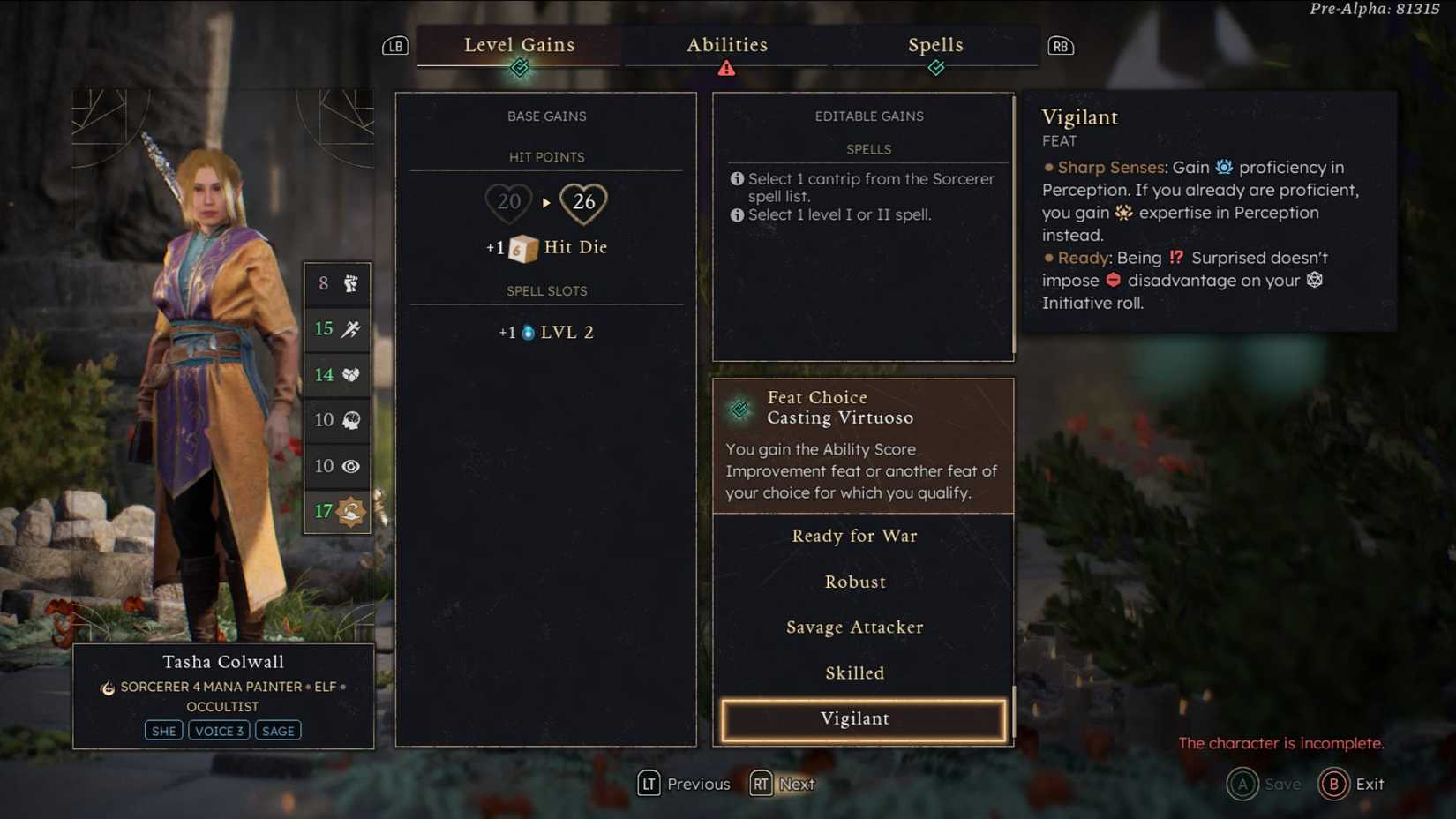Click the Vigilant feat entry
The height and width of the screenshot is (819, 1456).
pyautogui.click(x=854, y=718)
